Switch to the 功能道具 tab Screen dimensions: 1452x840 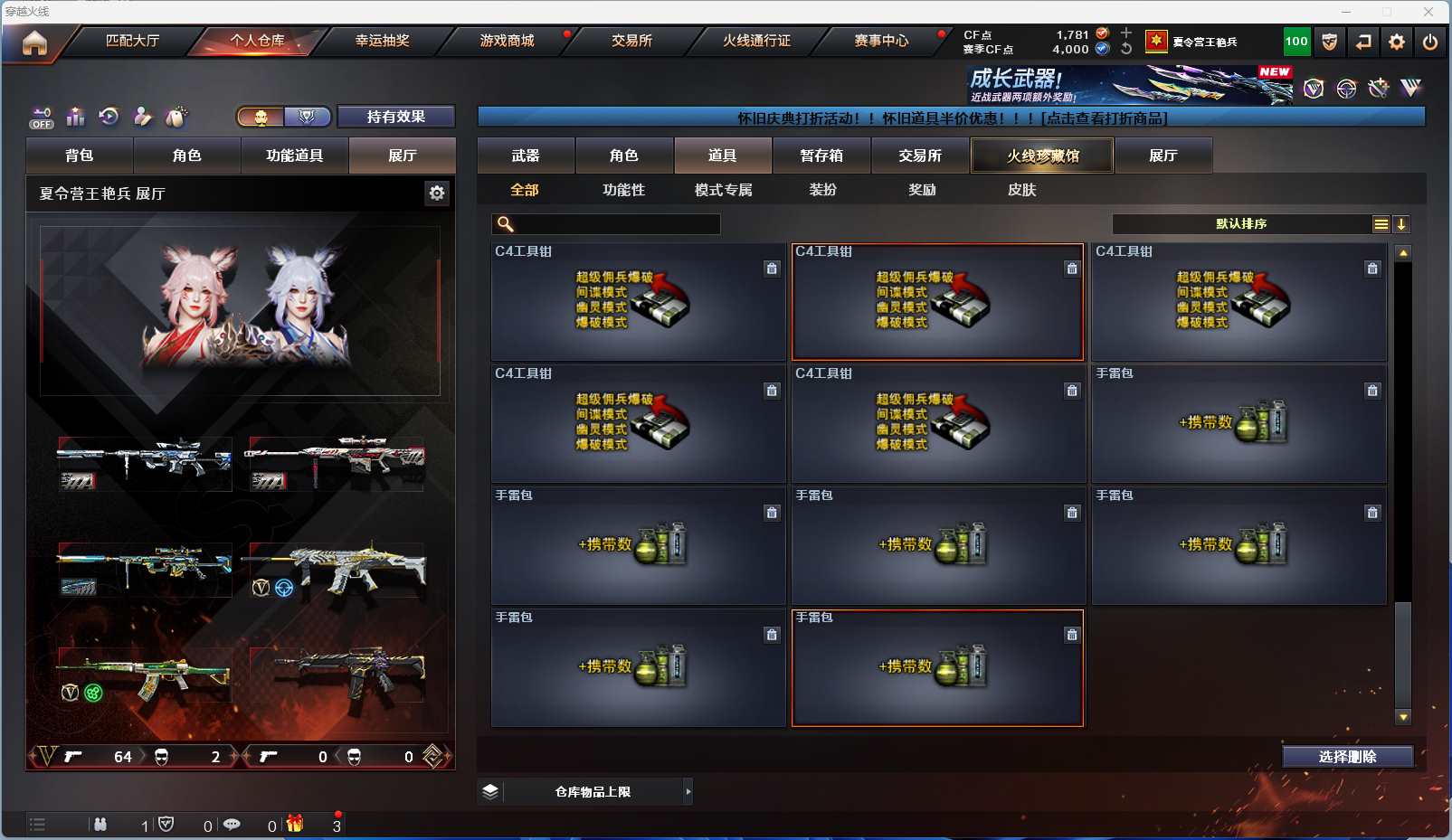[x=295, y=156]
